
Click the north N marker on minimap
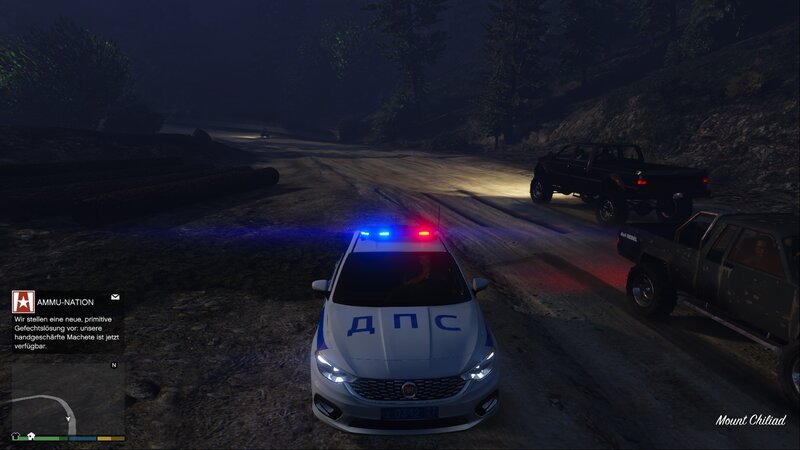114,365
